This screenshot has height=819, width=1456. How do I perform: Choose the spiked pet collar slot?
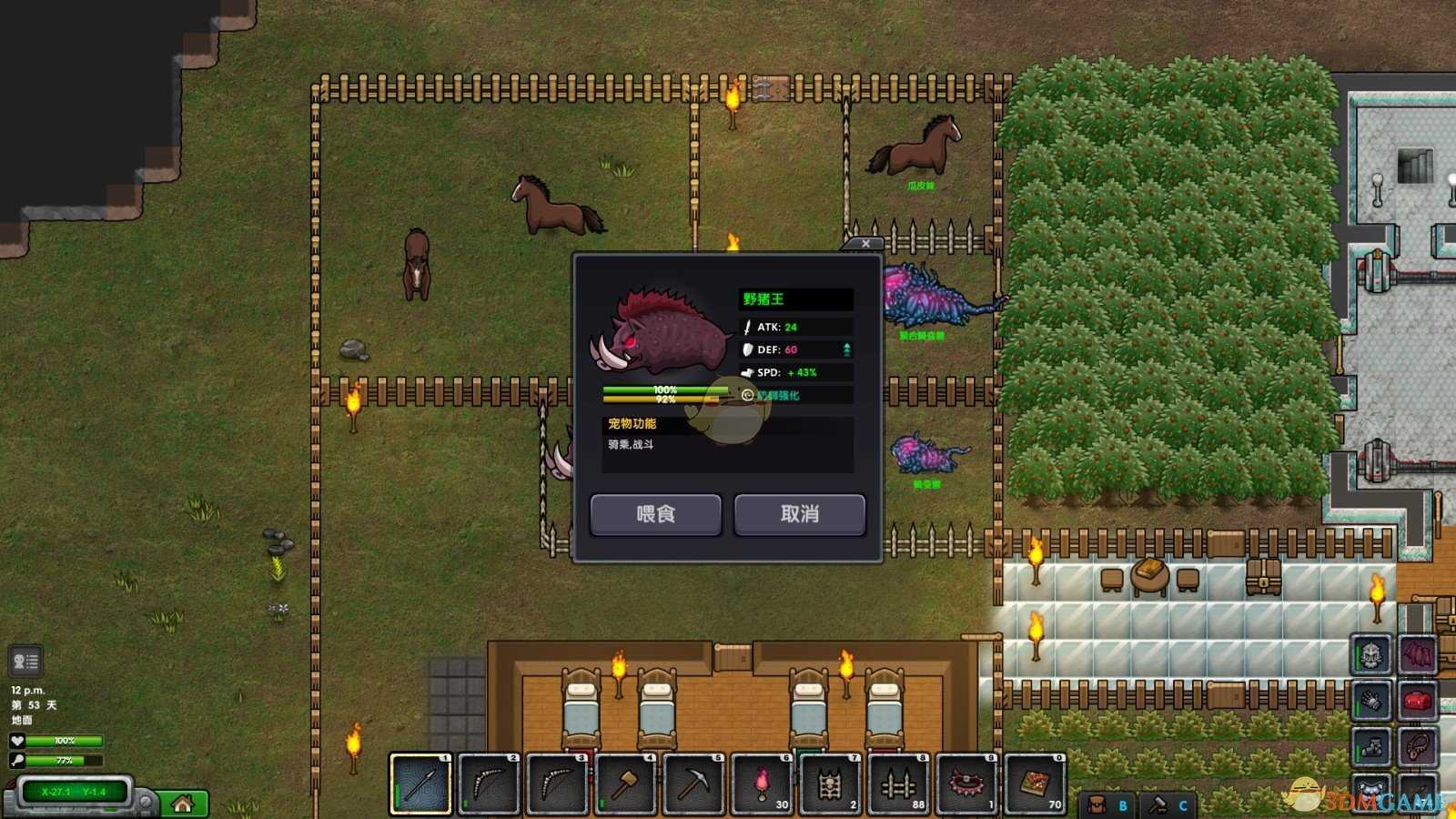[x=966, y=784]
